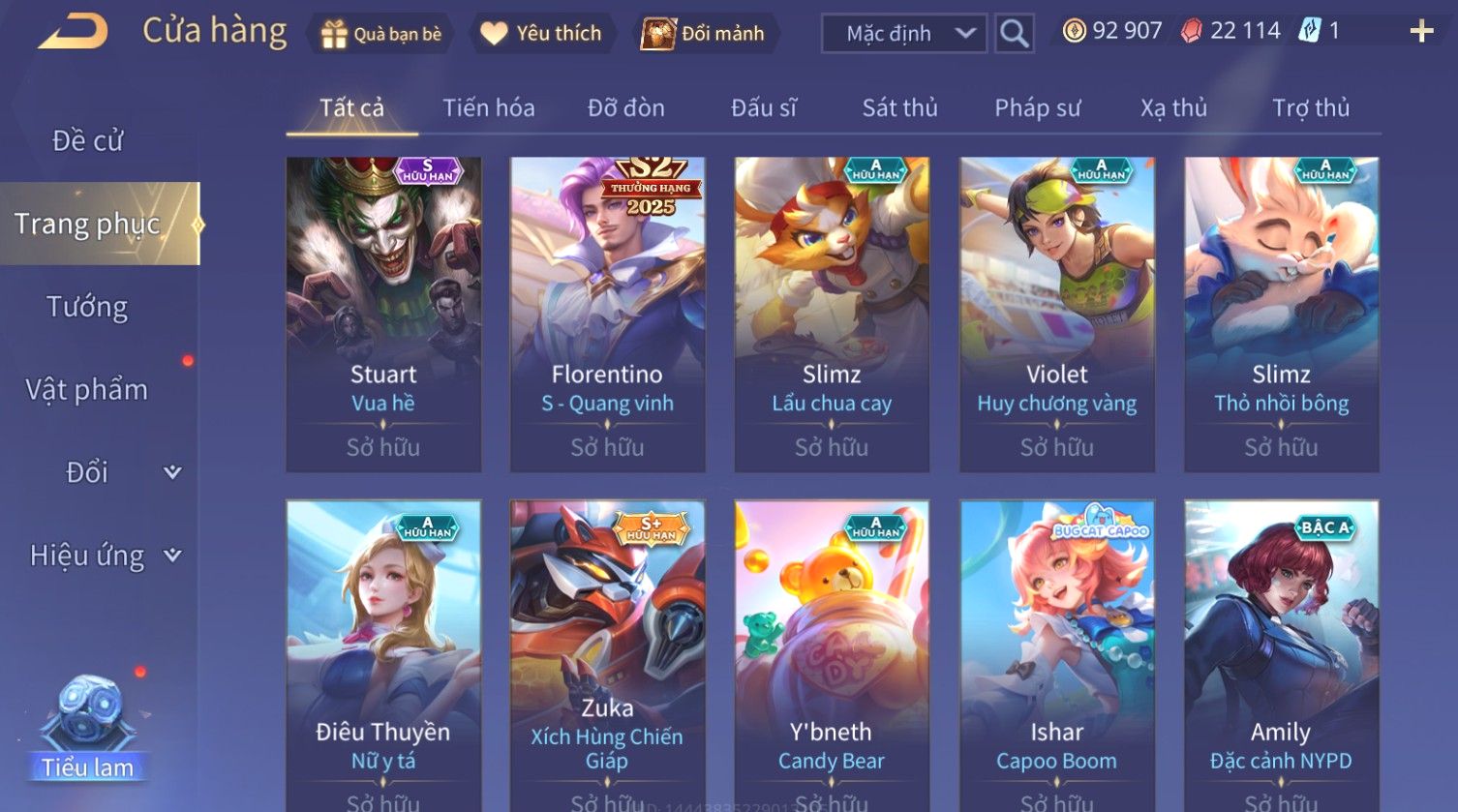Viewport: 1458px width, 812px height.
Task: Open the Vật phẩm section
Action: coord(88,390)
